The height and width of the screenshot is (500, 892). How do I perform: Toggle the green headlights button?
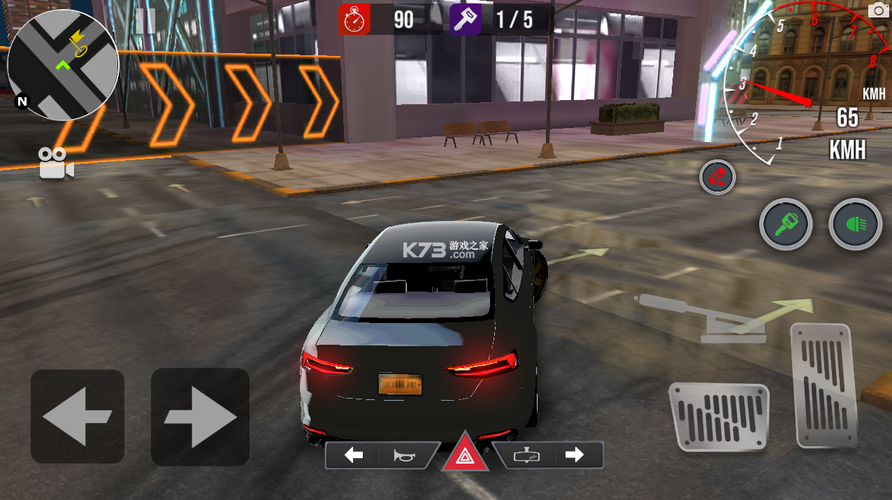[x=855, y=224]
